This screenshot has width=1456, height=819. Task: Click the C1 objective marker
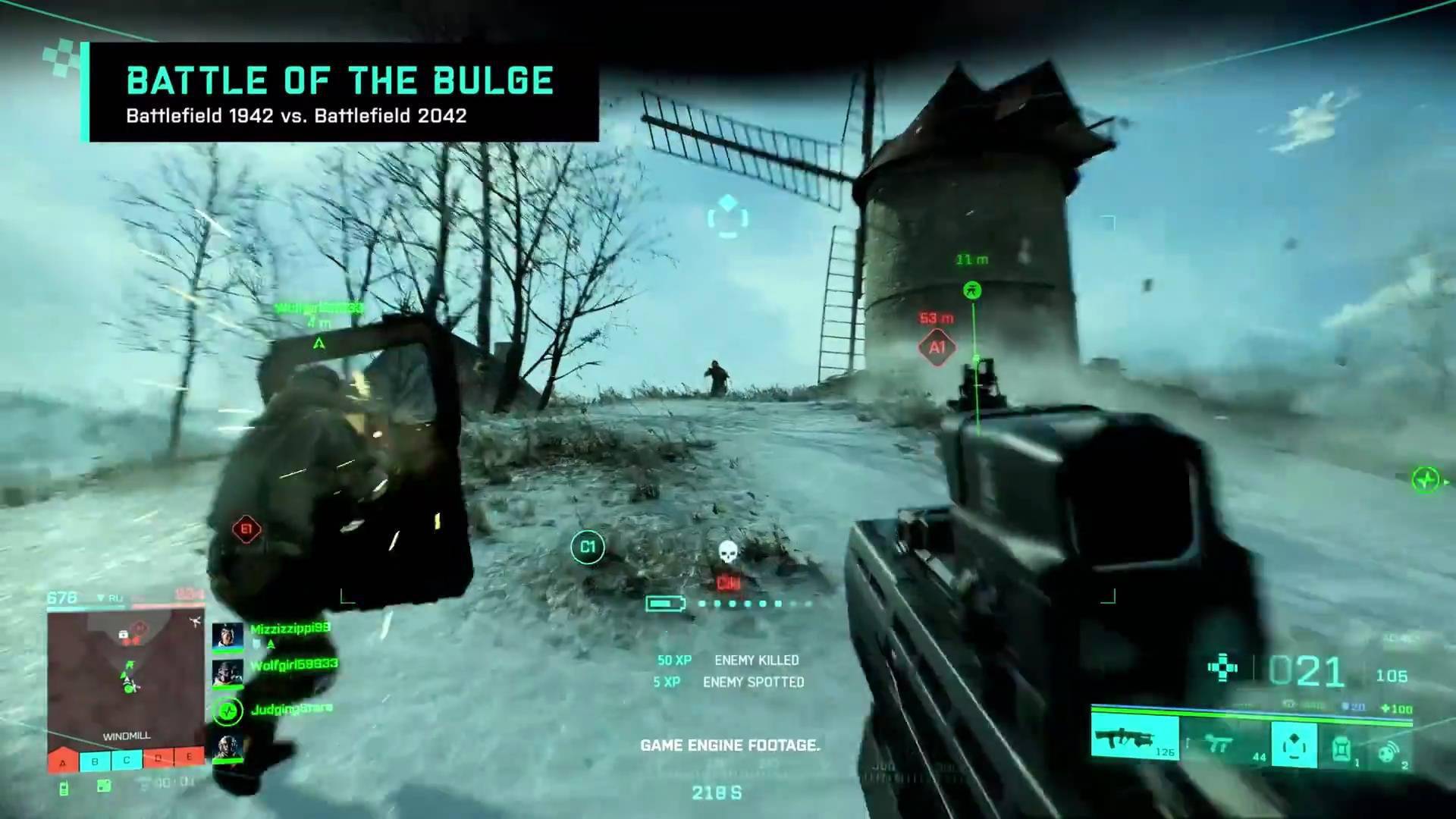588,547
